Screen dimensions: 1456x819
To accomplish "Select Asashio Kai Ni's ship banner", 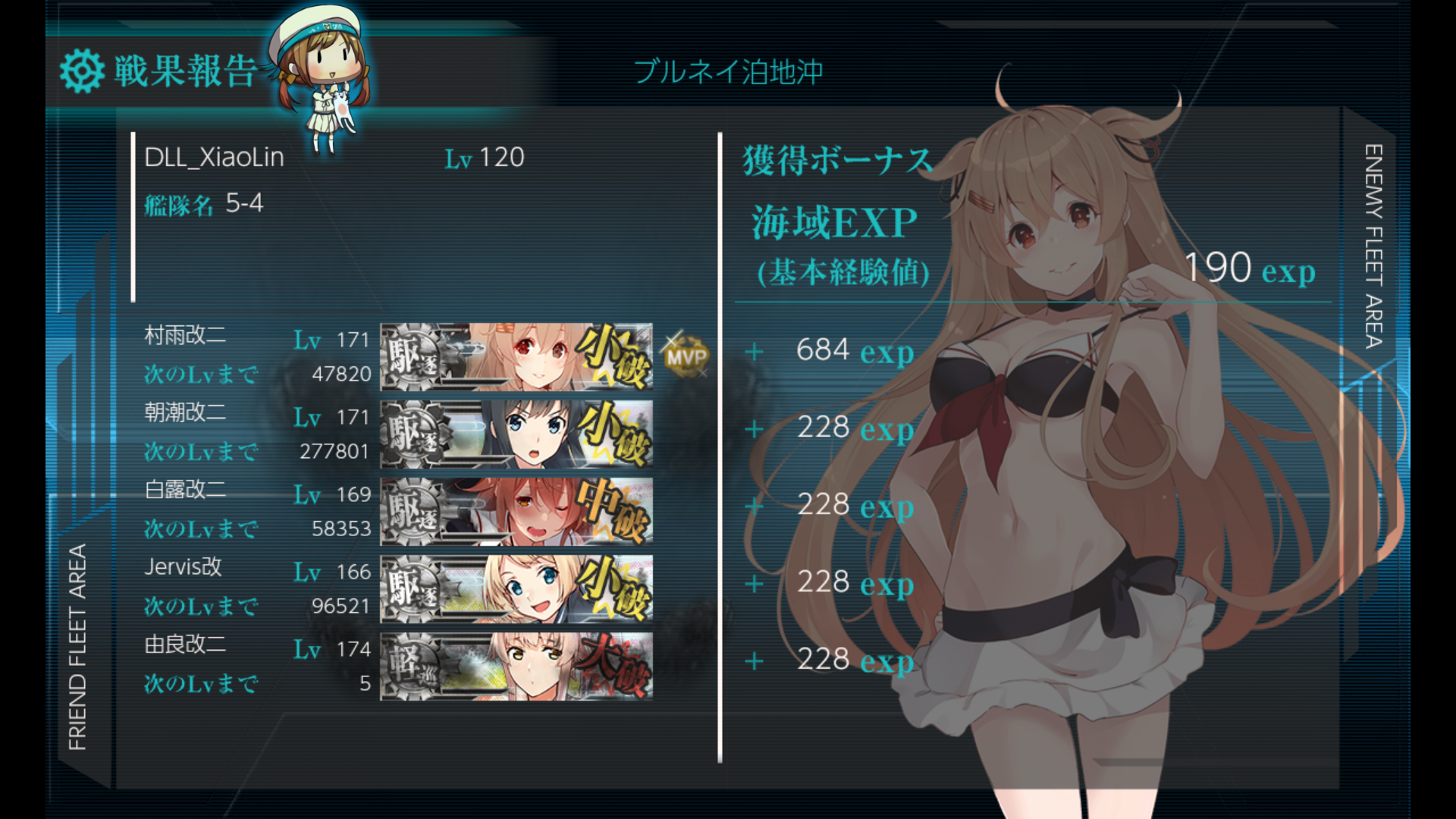I will pos(516,434).
